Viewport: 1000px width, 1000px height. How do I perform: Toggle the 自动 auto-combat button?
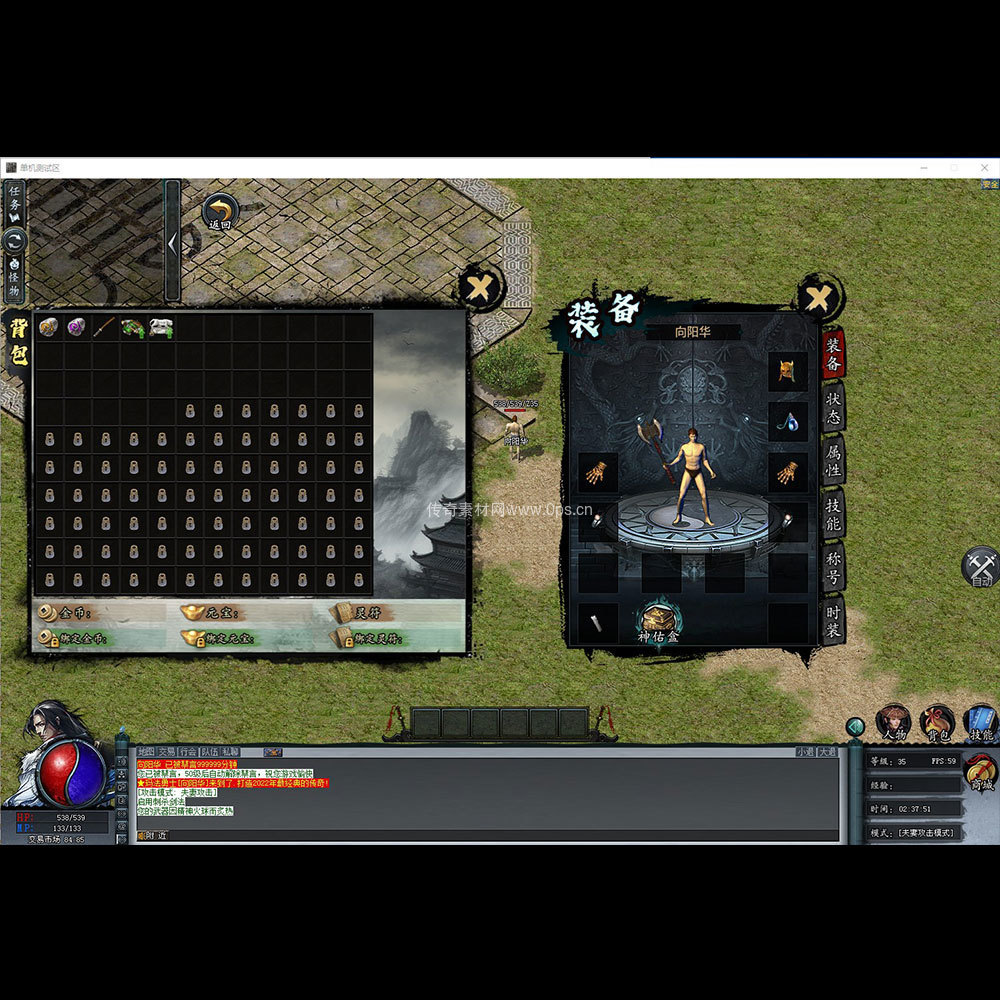pyautogui.click(x=981, y=568)
